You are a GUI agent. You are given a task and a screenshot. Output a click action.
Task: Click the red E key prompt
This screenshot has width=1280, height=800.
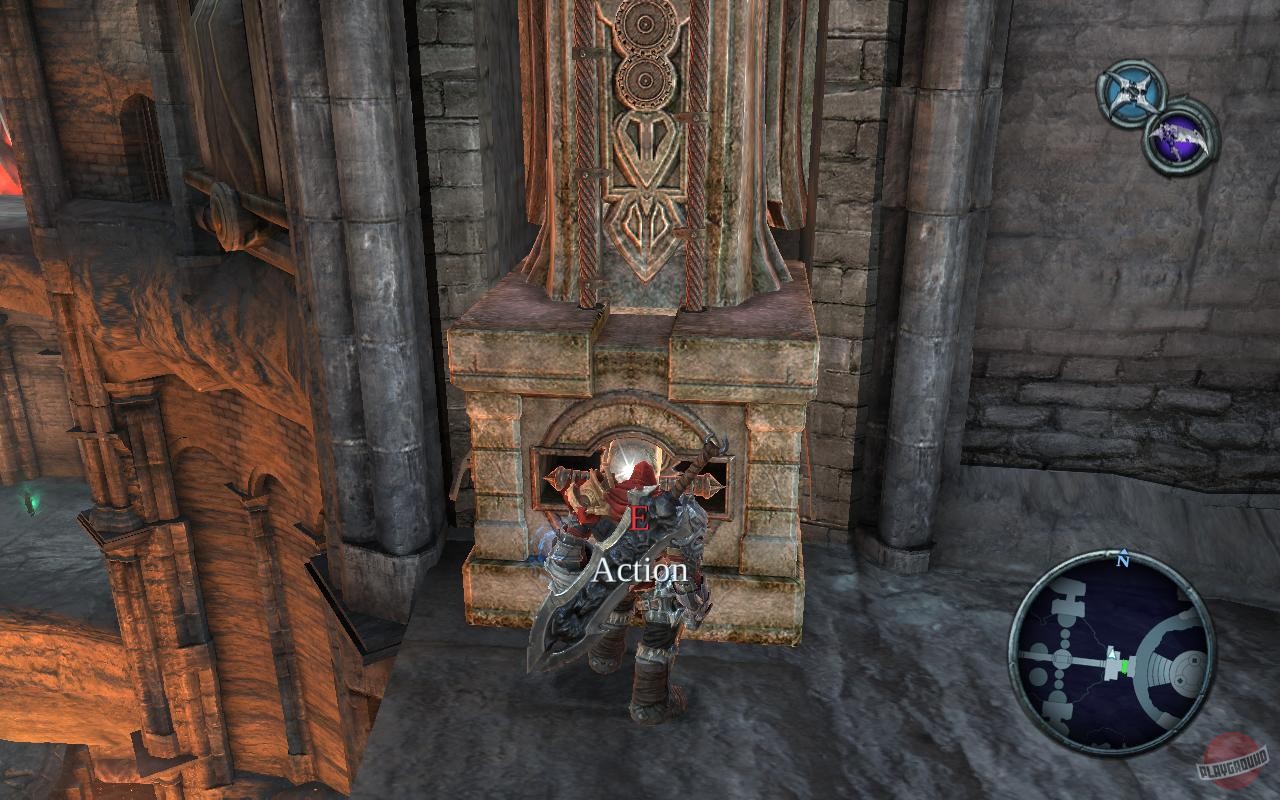tap(639, 519)
